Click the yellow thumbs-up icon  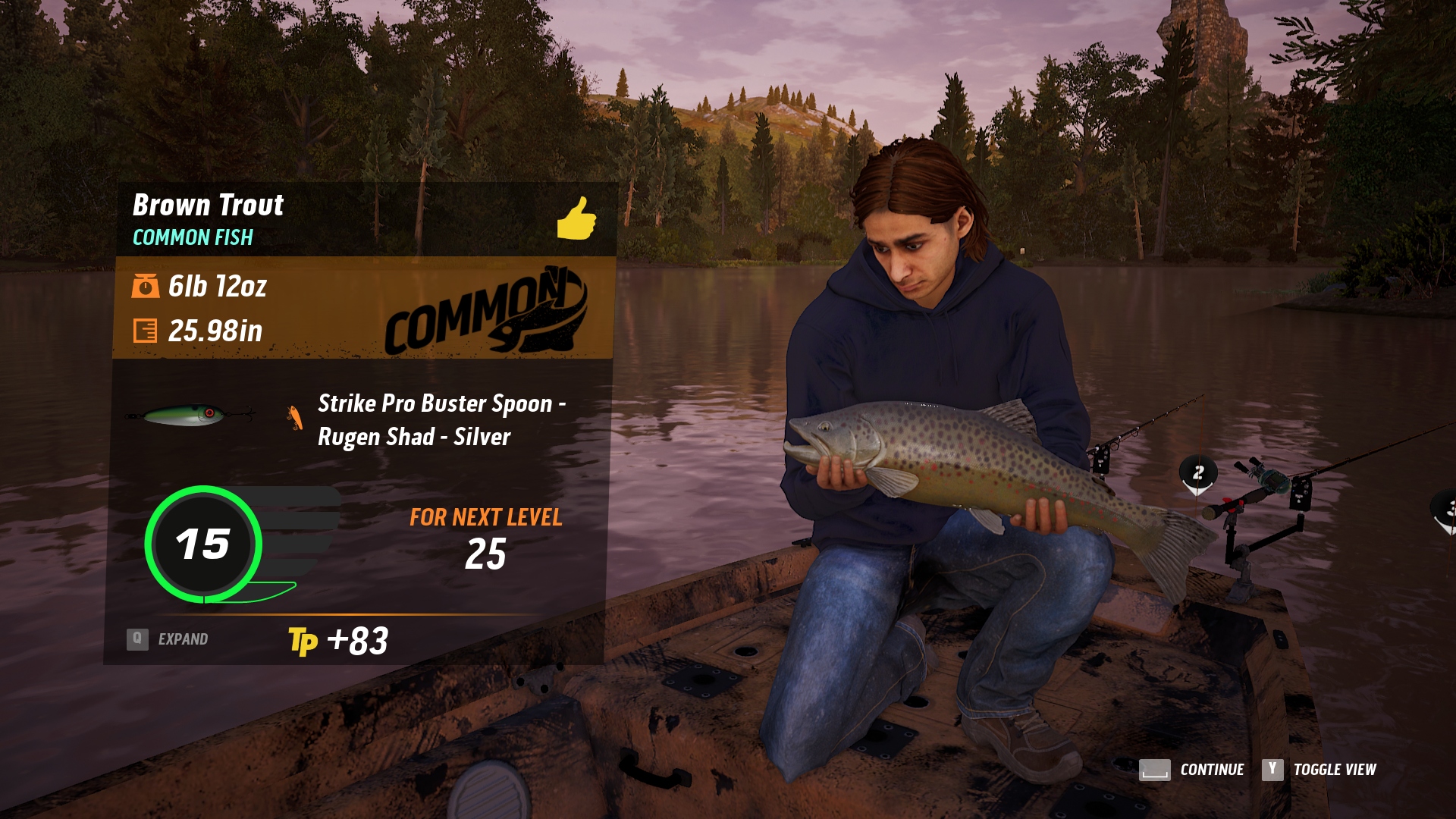[576, 218]
